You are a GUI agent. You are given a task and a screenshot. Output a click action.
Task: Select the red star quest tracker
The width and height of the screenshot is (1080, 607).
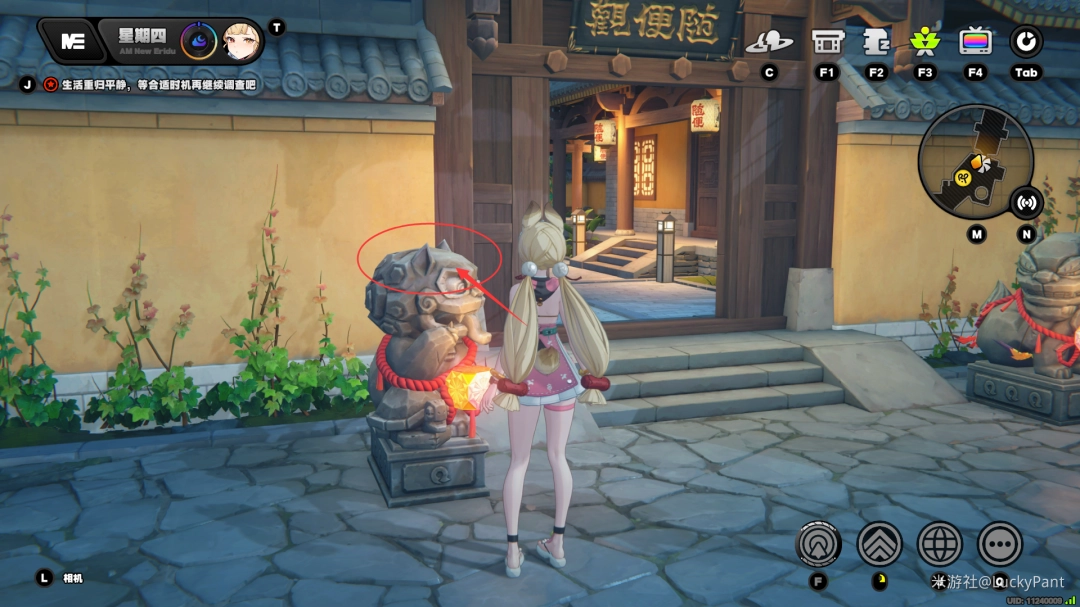[50, 85]
